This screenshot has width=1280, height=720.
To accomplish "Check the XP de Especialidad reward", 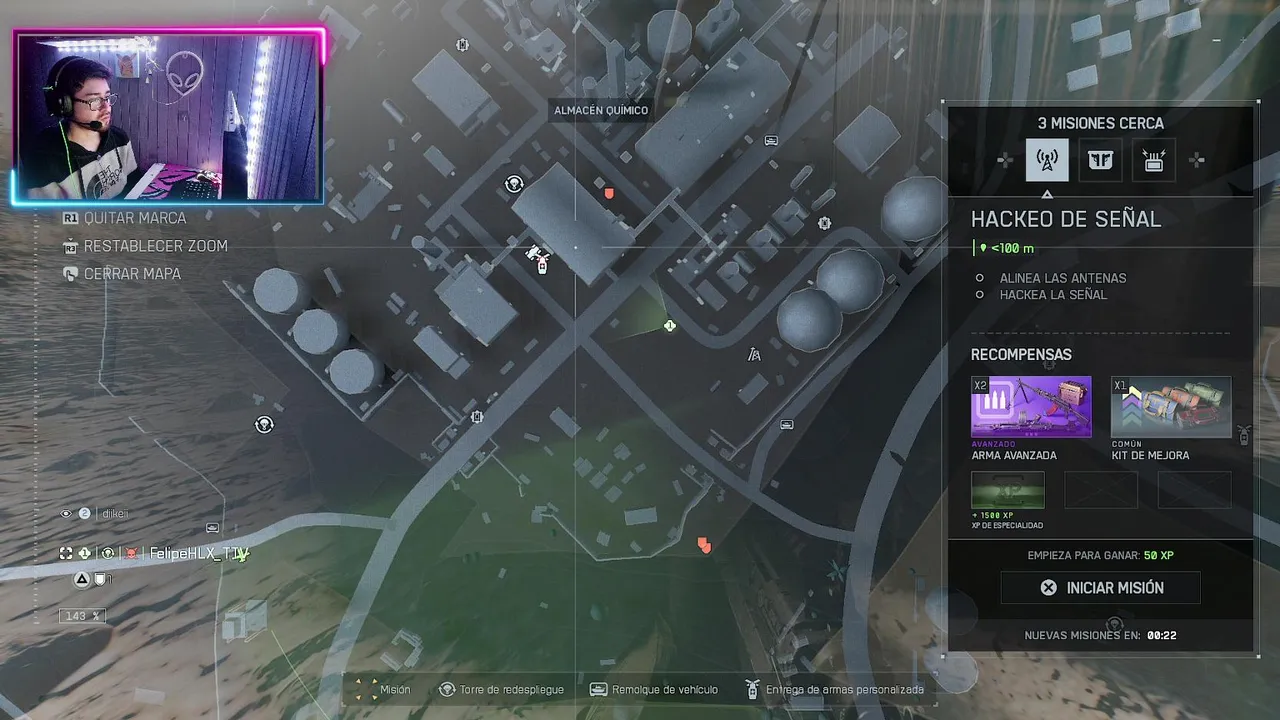I will [1008, 490].
